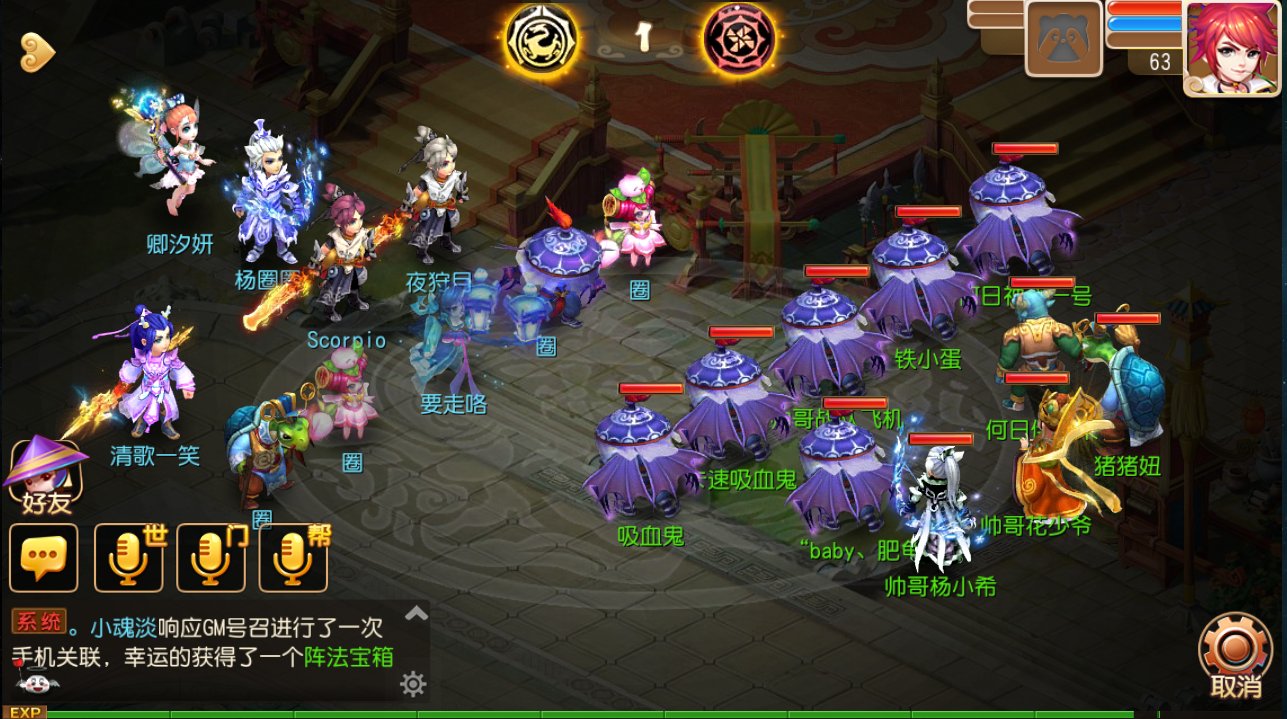This screenshot has height=719, width=1287.
Task: Open the chat speech bubble button
Action: click(43, 557)
